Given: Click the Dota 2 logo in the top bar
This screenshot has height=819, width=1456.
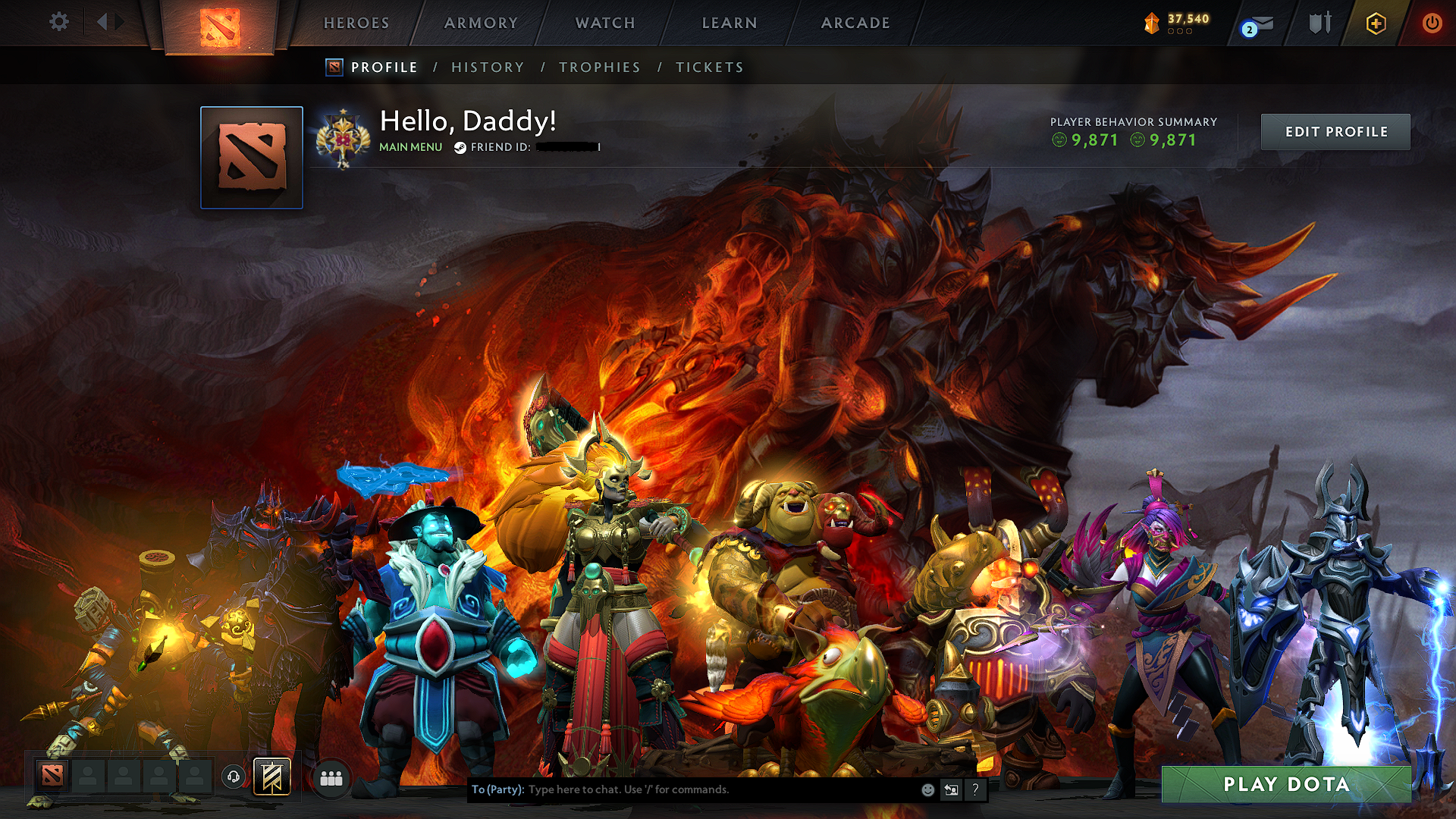Looking at the screenshot, I should (x=221, y=27).
